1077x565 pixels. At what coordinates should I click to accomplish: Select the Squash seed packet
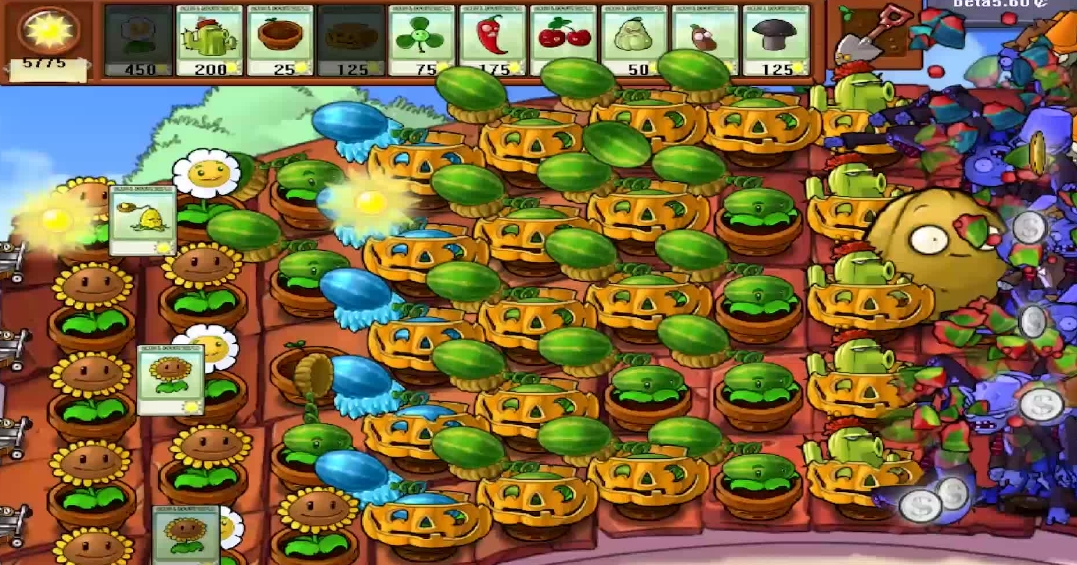pos(635,40)
